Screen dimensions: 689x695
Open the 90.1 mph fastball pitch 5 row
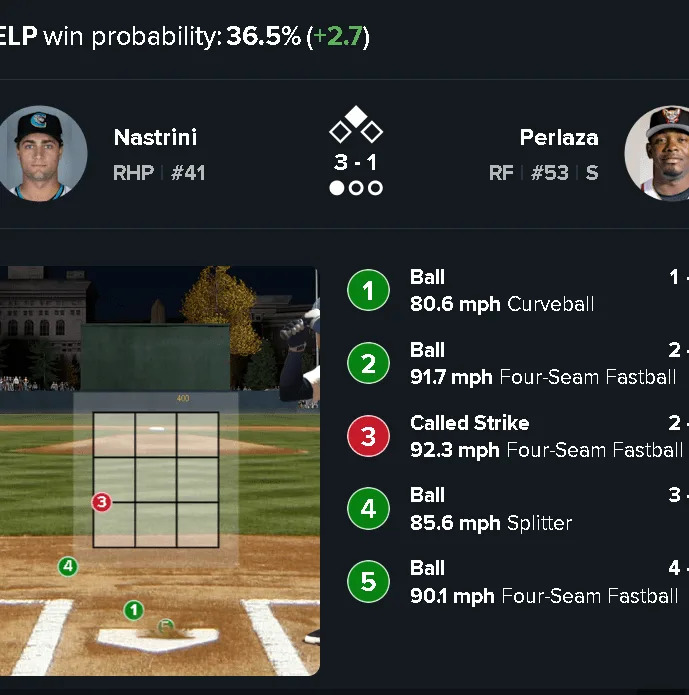[515, 582]
